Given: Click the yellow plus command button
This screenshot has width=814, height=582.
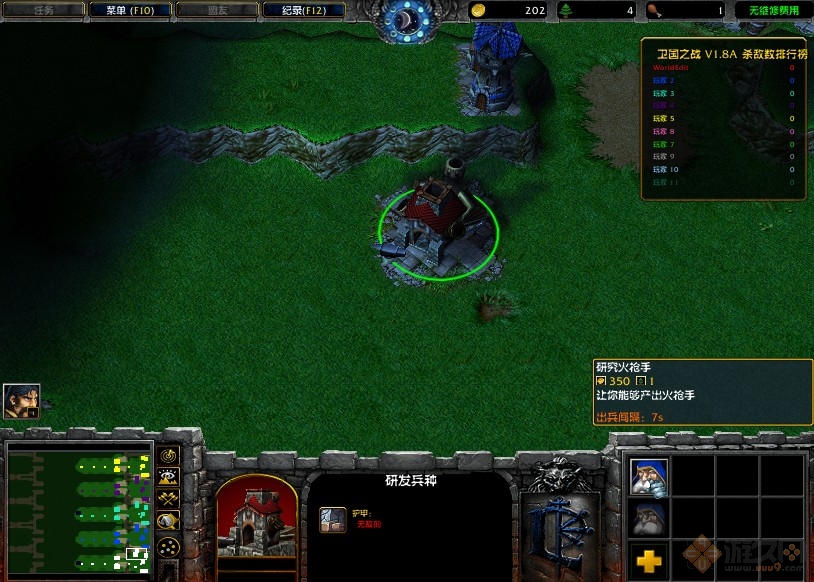Looking at the screenshot, I should pyautogui.click(x=648, y=556).
